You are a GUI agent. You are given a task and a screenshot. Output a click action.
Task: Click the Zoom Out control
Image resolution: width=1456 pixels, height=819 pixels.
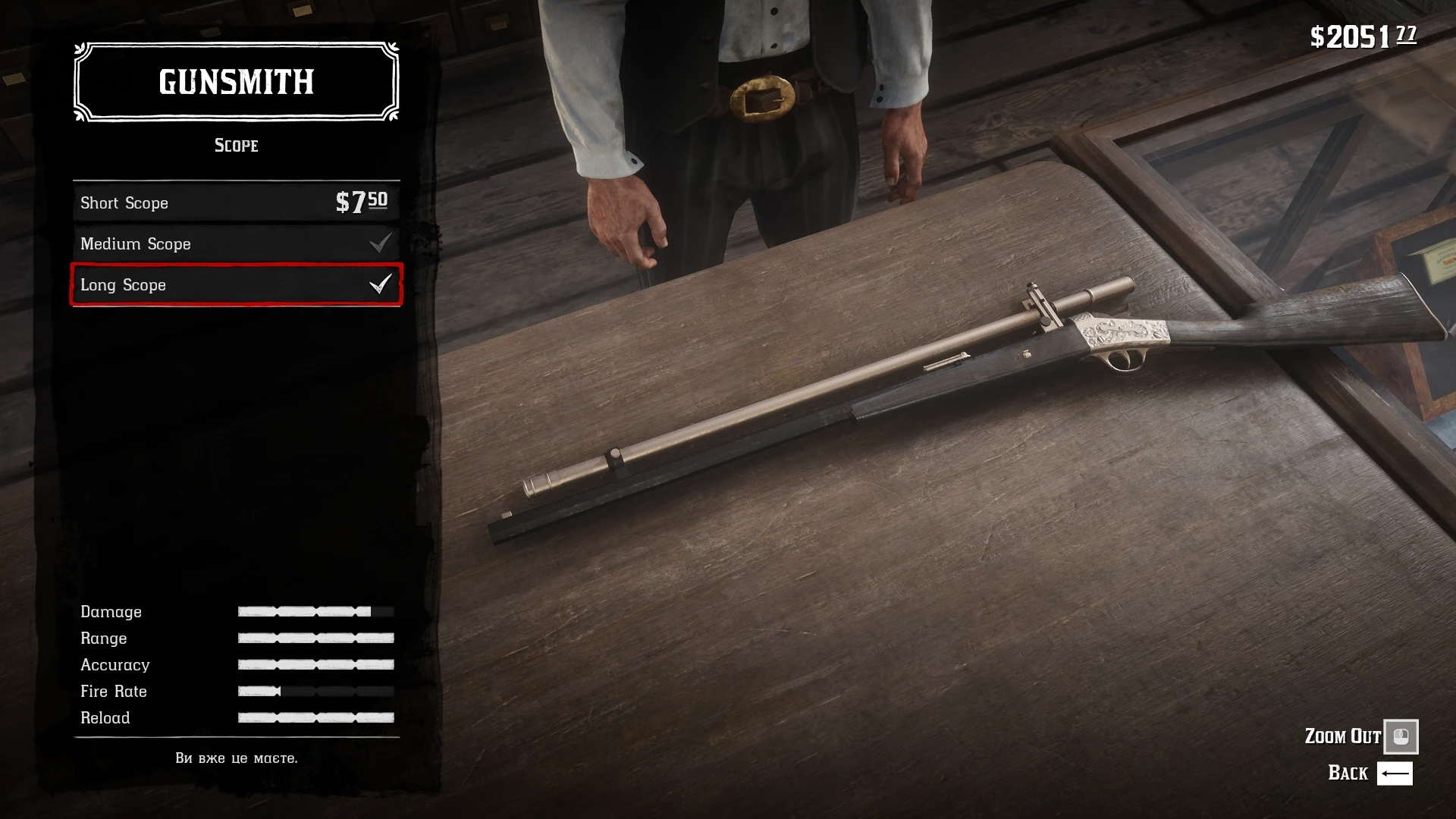(1400, 736)
